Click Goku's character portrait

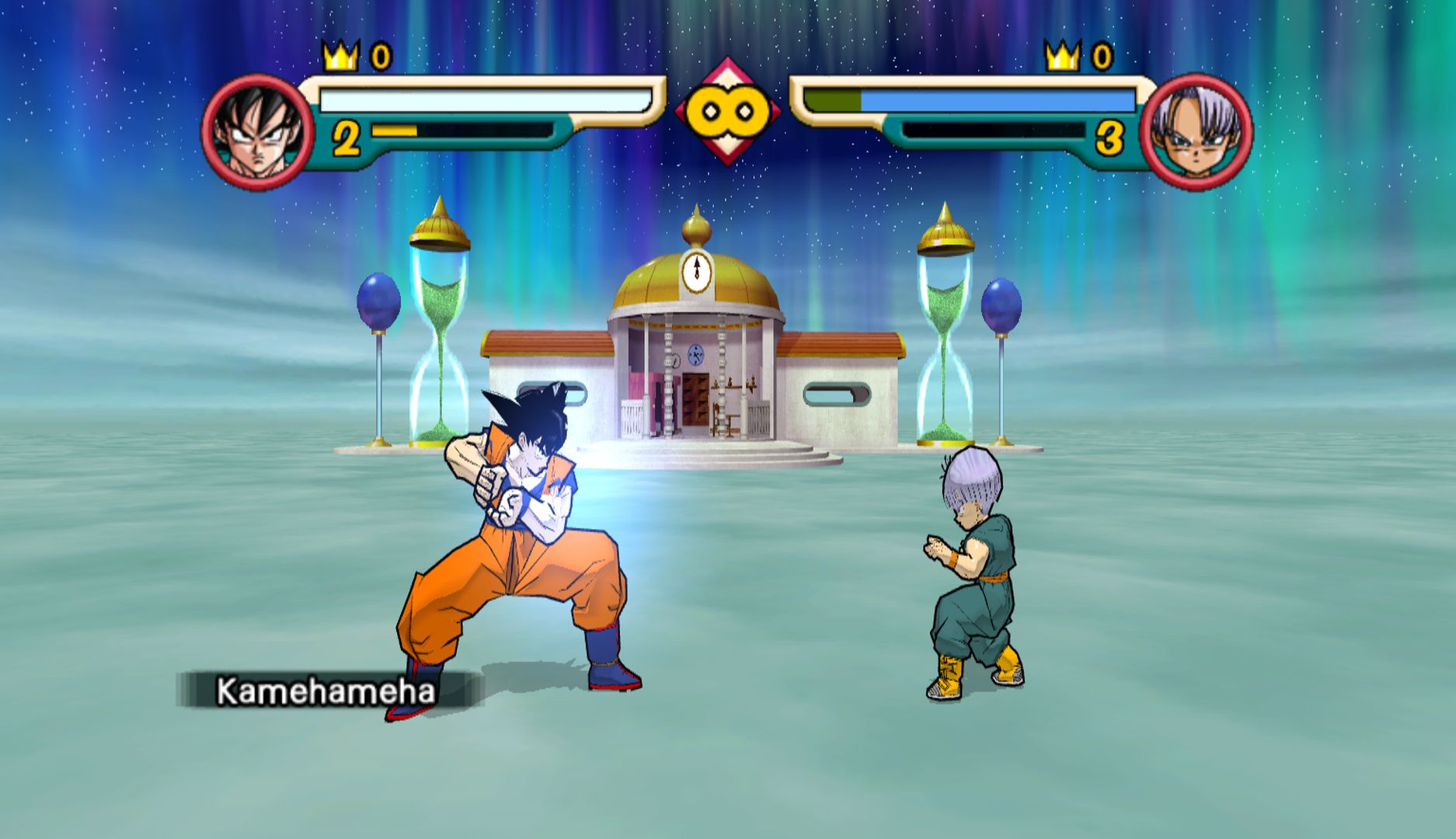click(257, 131)
